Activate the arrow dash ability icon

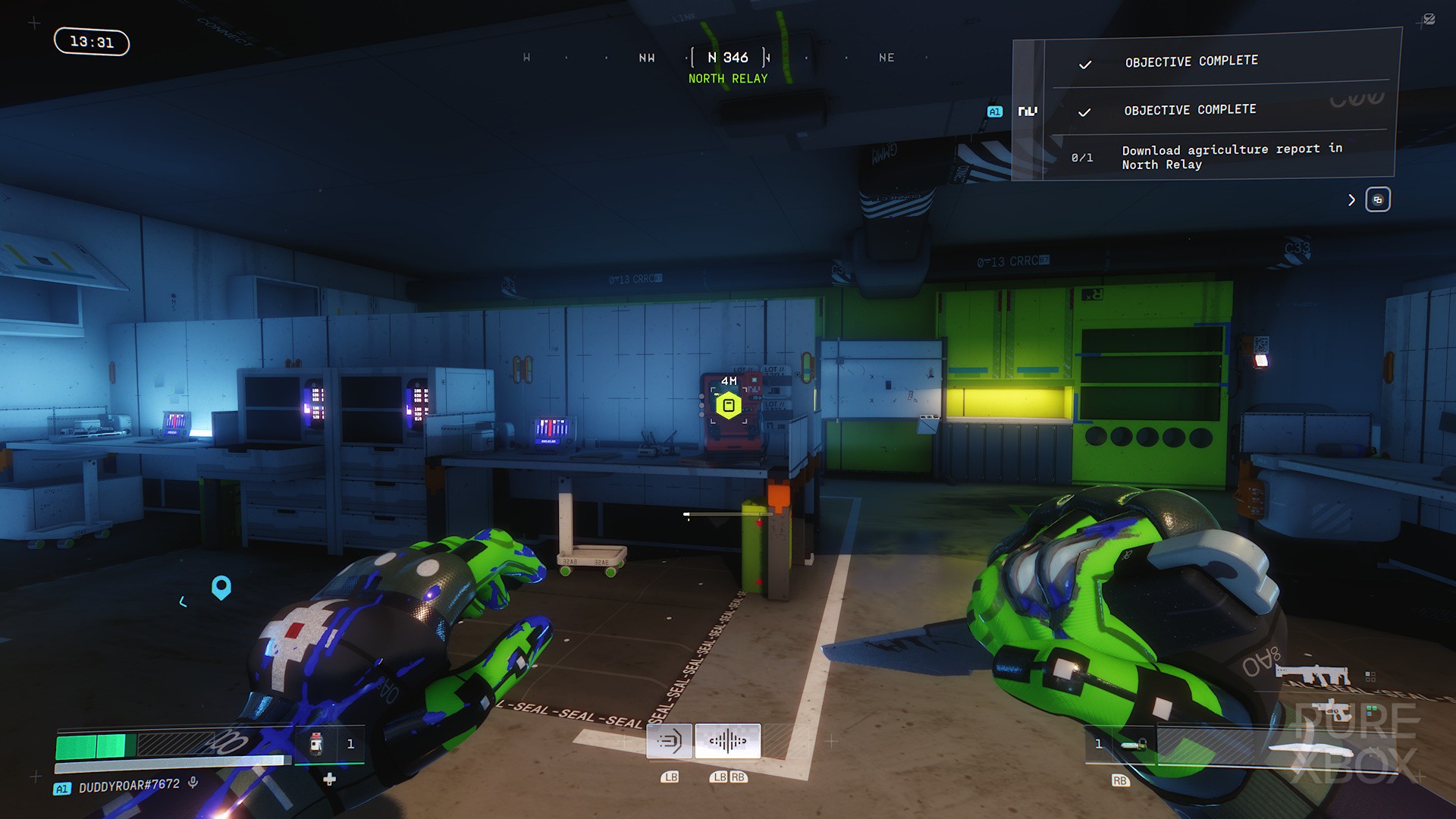(669, 741)
